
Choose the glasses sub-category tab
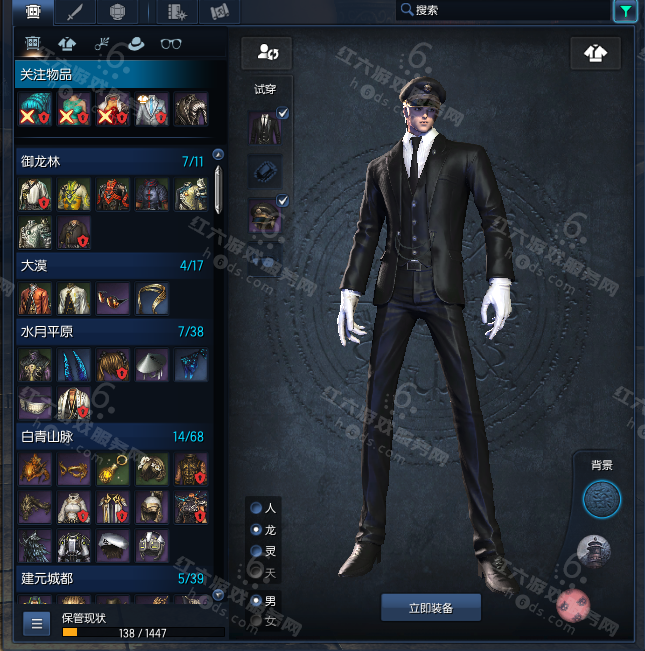(x=171, y=44)
